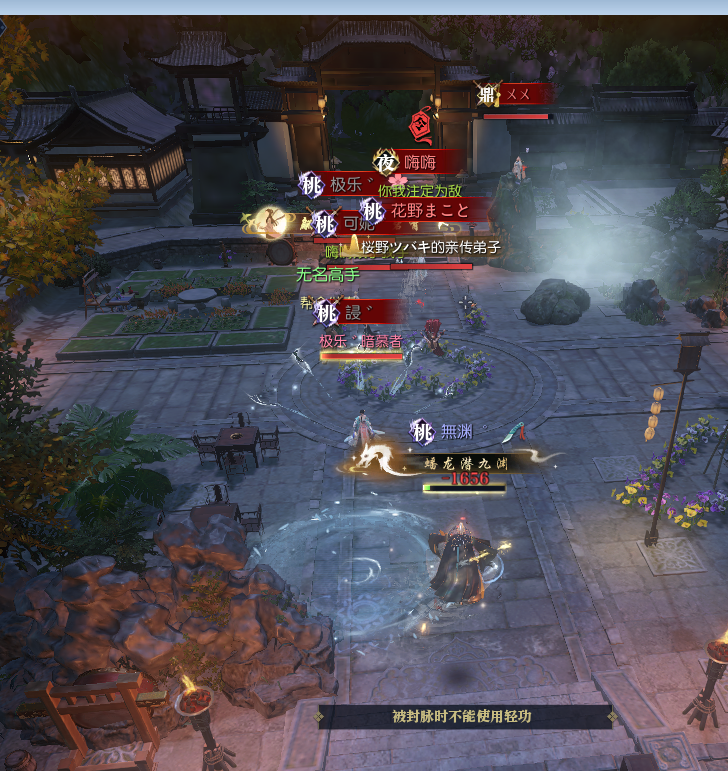728x771 pixels.
Task: Select the メメ player nameplate
Action: (518, 95)
